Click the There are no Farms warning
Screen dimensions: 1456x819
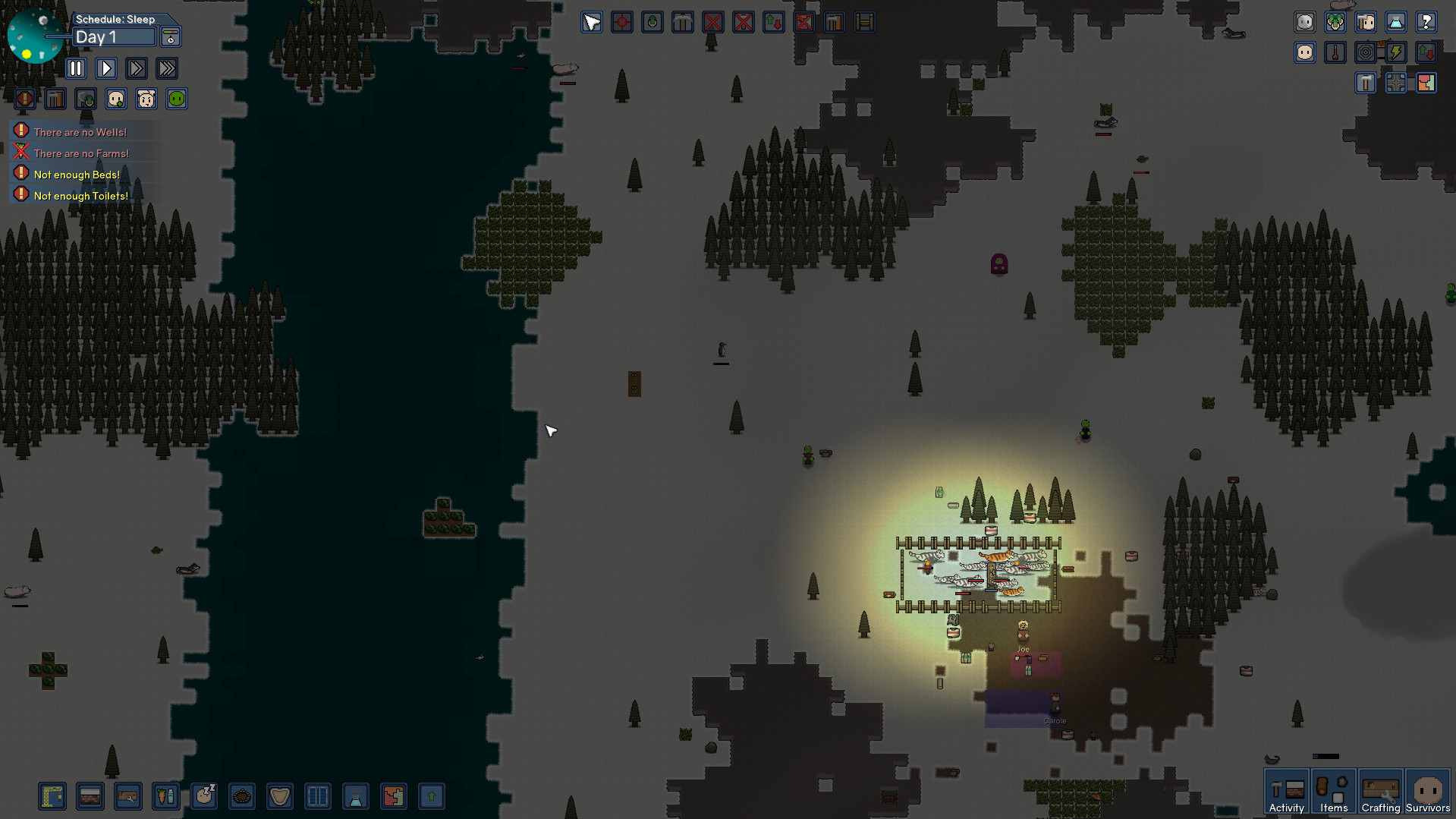click(x=80, y=153)
